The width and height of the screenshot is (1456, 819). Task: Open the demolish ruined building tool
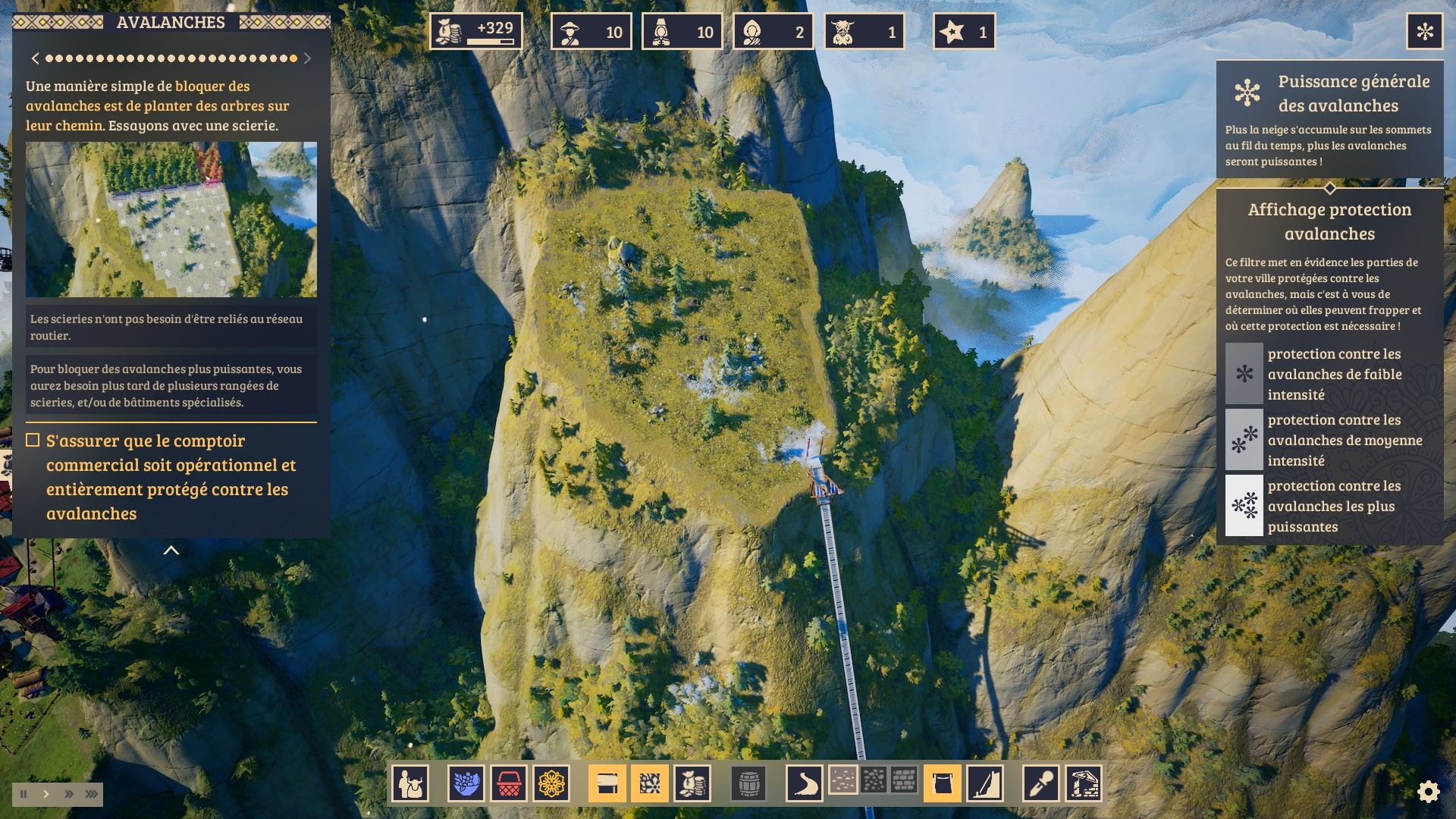(x=1084, y=783)
